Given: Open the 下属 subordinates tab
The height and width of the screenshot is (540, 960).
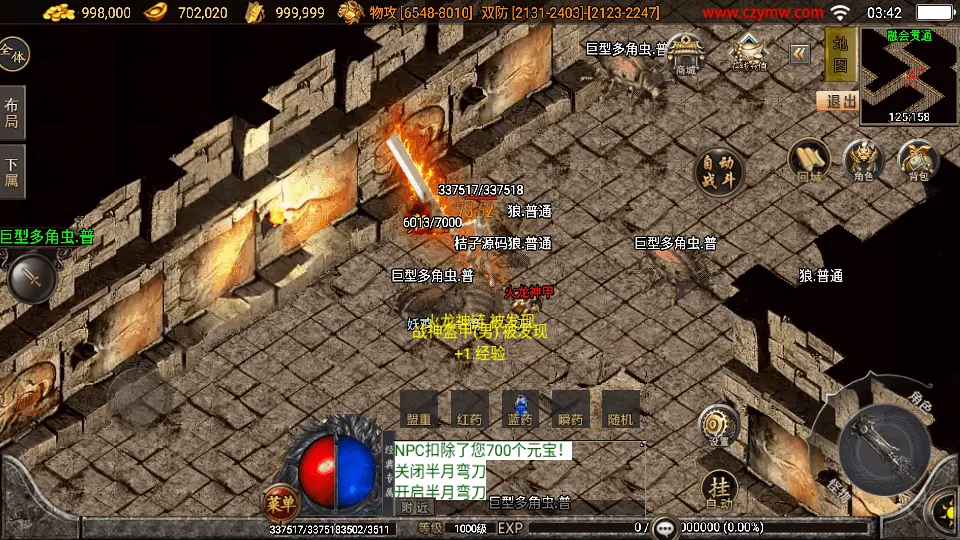Looking at the screenshot, I should tap(12, 172).
